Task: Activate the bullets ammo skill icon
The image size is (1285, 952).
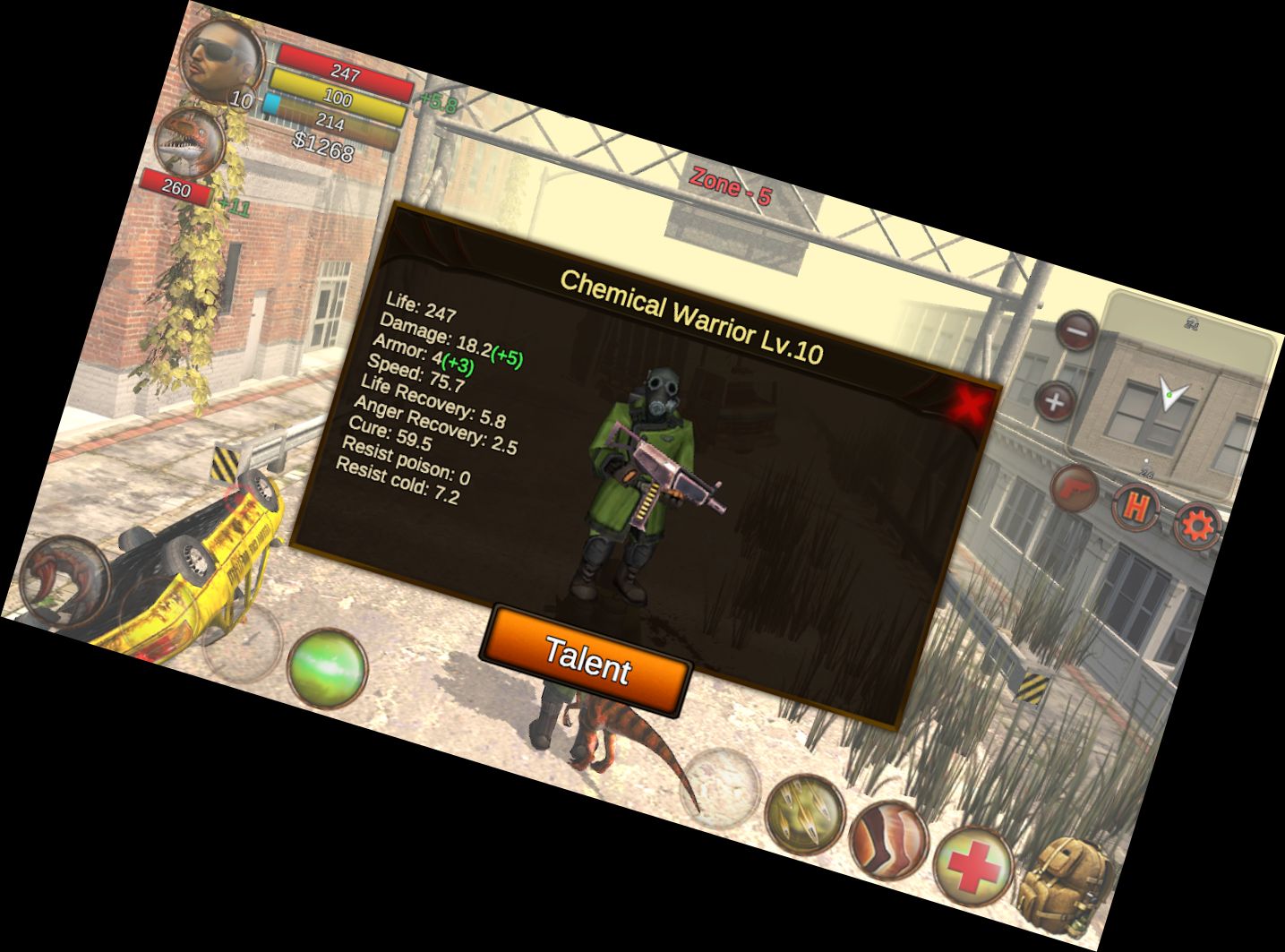Action: click(805, 812)
